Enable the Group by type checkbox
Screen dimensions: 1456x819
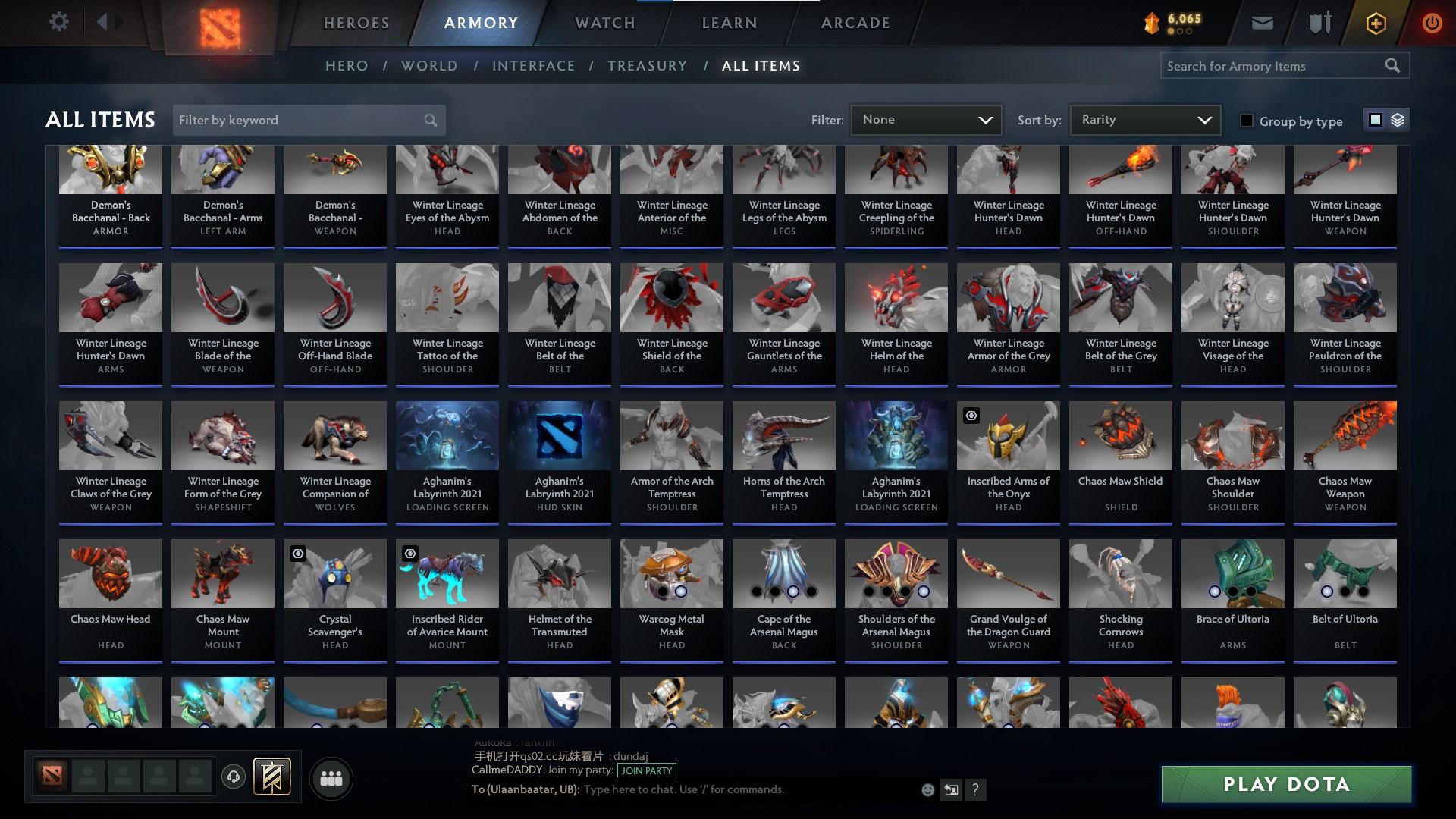pyautogui.click(x=1247, y=121)
